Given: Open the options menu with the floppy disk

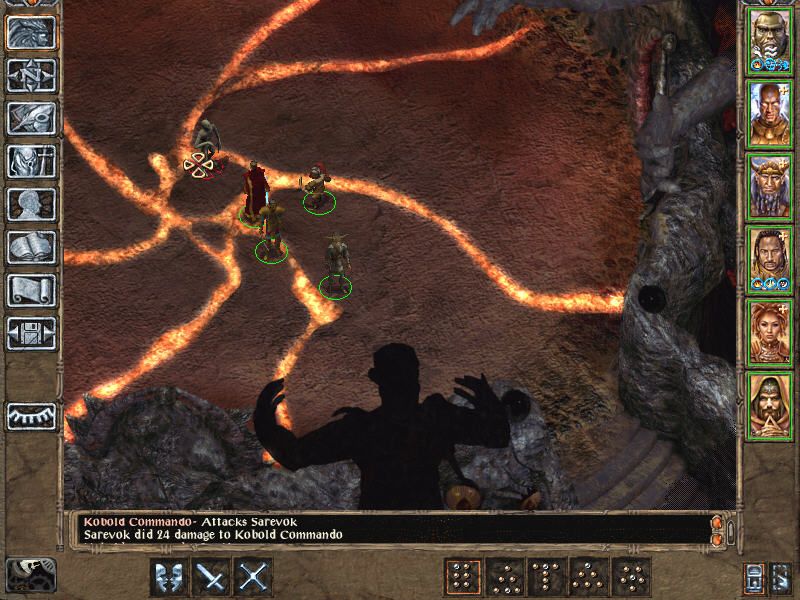Looking at the screenshot, I should [x=31, y=333].
